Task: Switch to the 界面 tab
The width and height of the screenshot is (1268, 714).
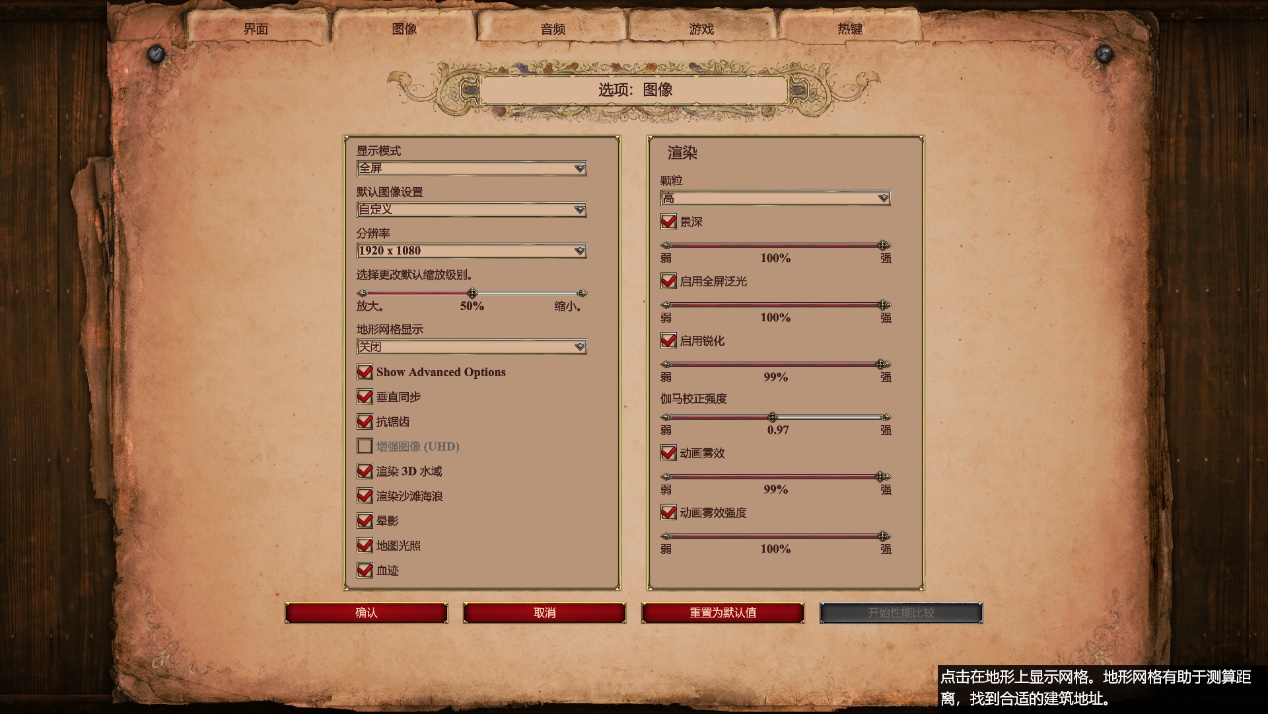Action: pos(256,29)
